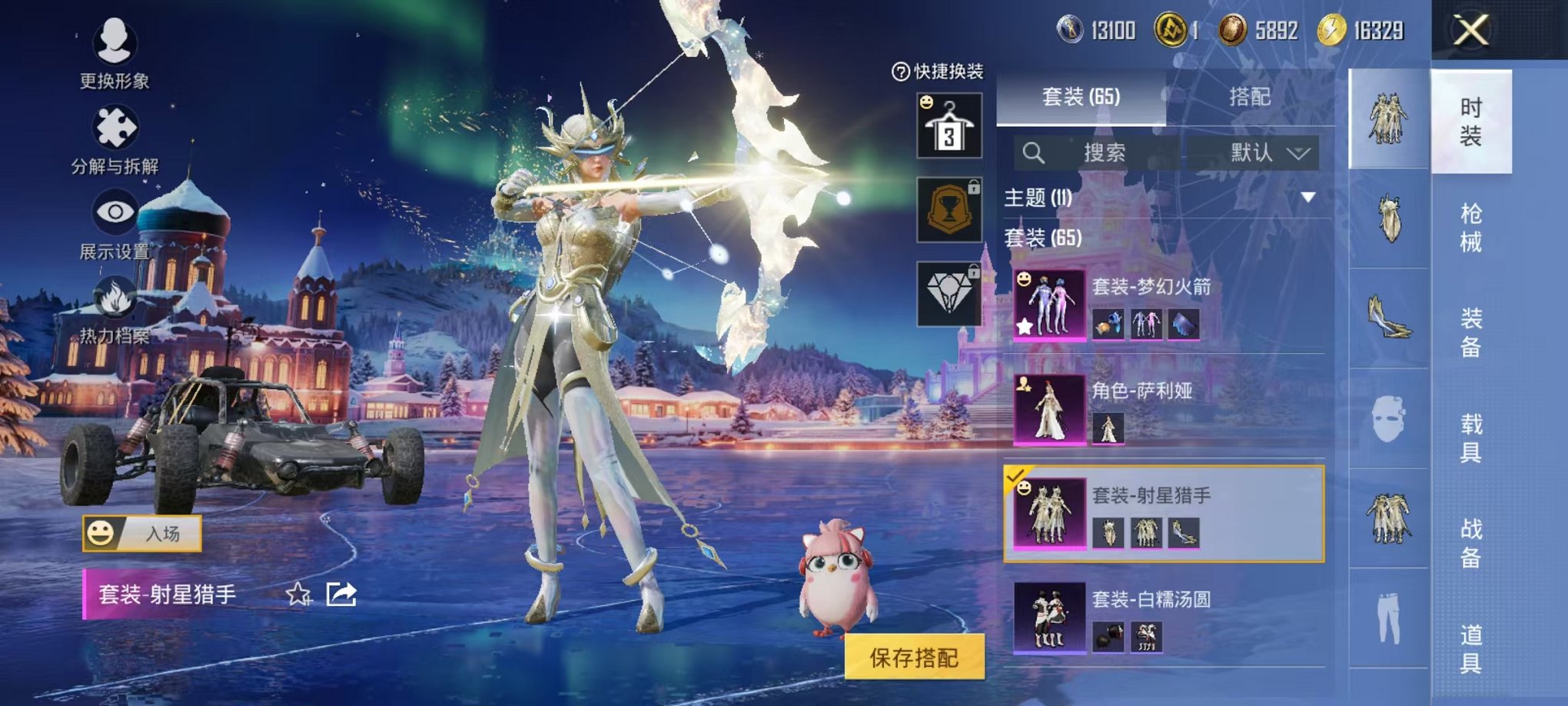Open 展示设置 display settings
1568x706 pixels.
[x=115, y=231]
